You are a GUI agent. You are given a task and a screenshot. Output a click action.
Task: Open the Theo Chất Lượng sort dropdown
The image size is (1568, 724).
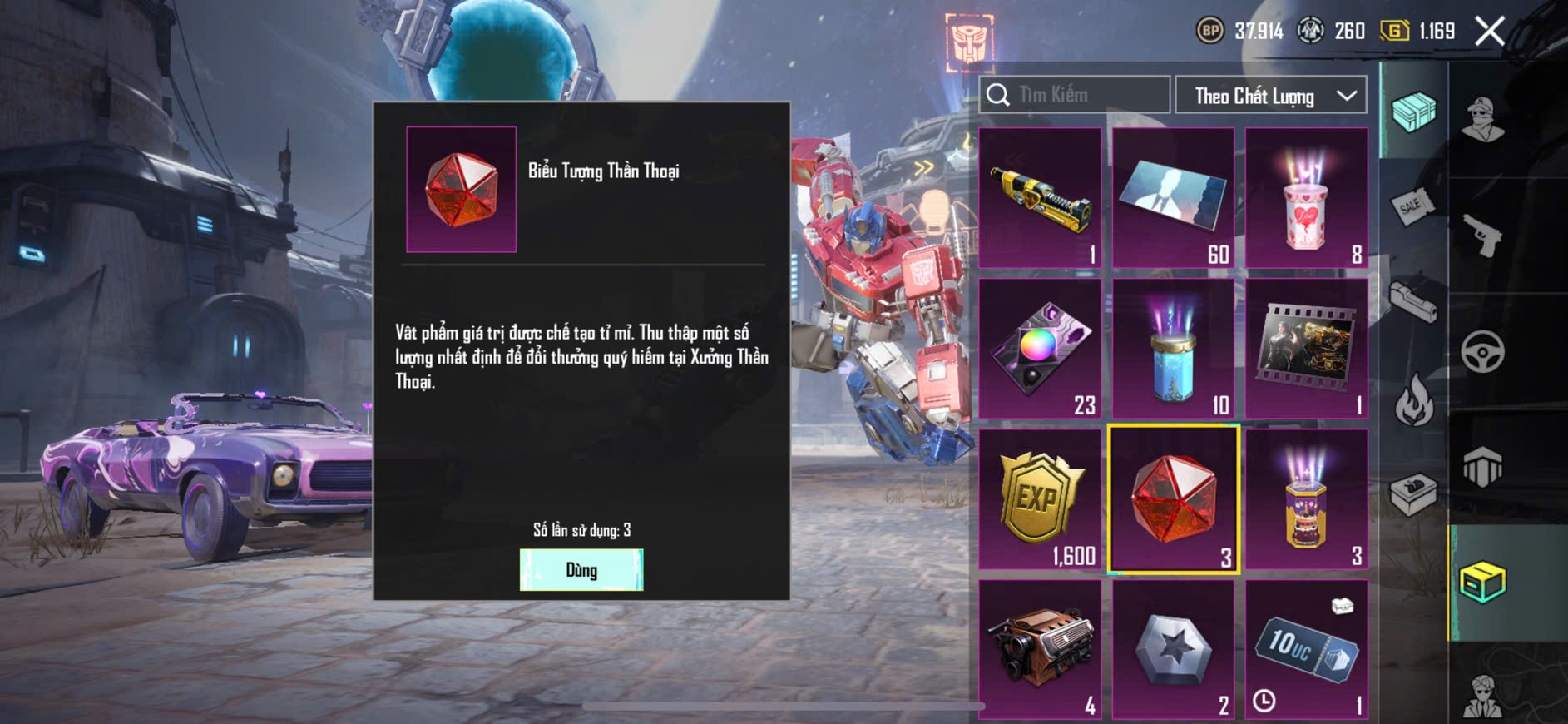pos(1270,96)
